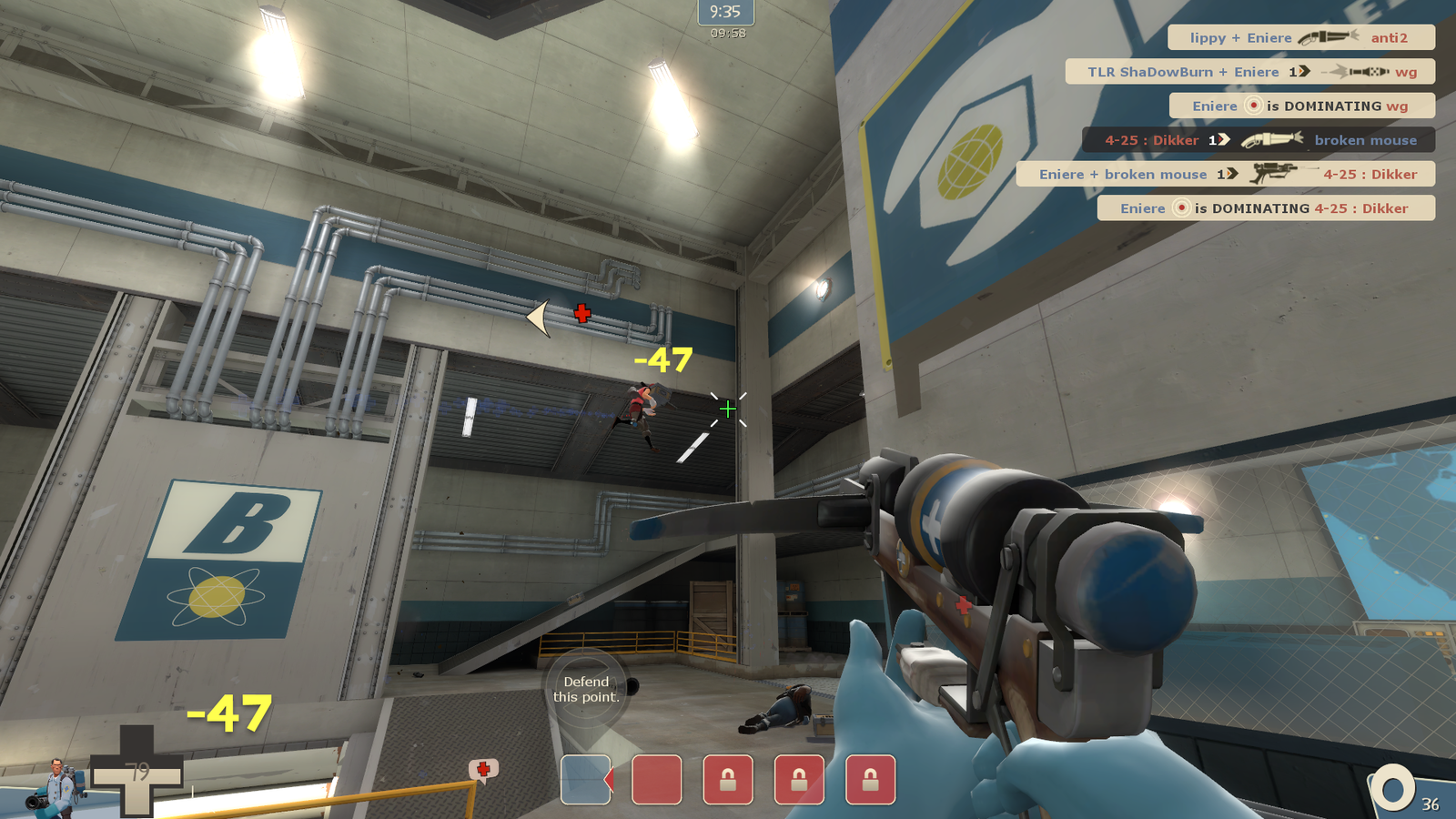
Task: Choose the Dikker killed broken mouse entry
Action: coord(1258,140)
